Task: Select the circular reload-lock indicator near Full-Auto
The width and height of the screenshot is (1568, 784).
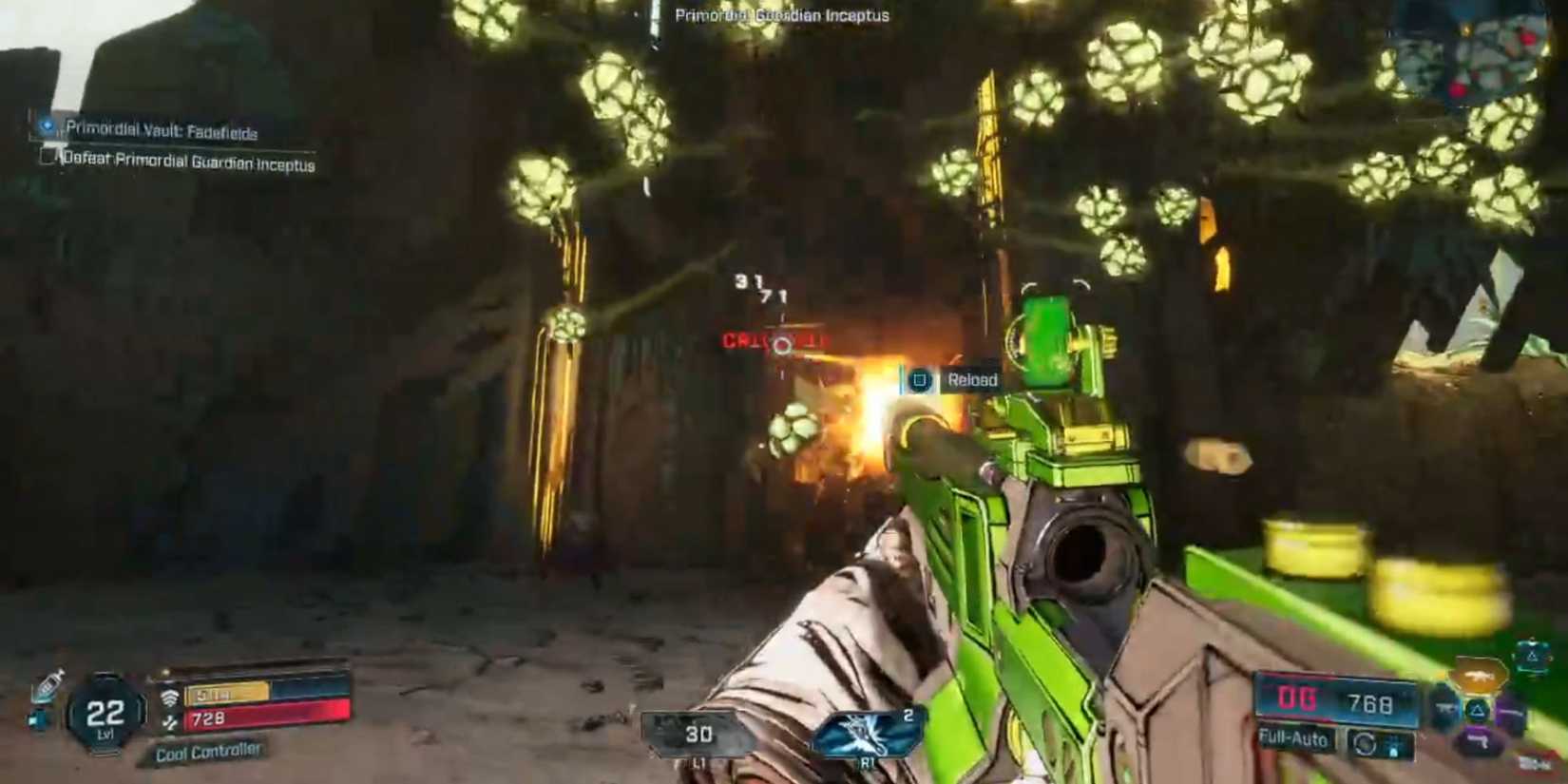Action: coord(1366,742)
